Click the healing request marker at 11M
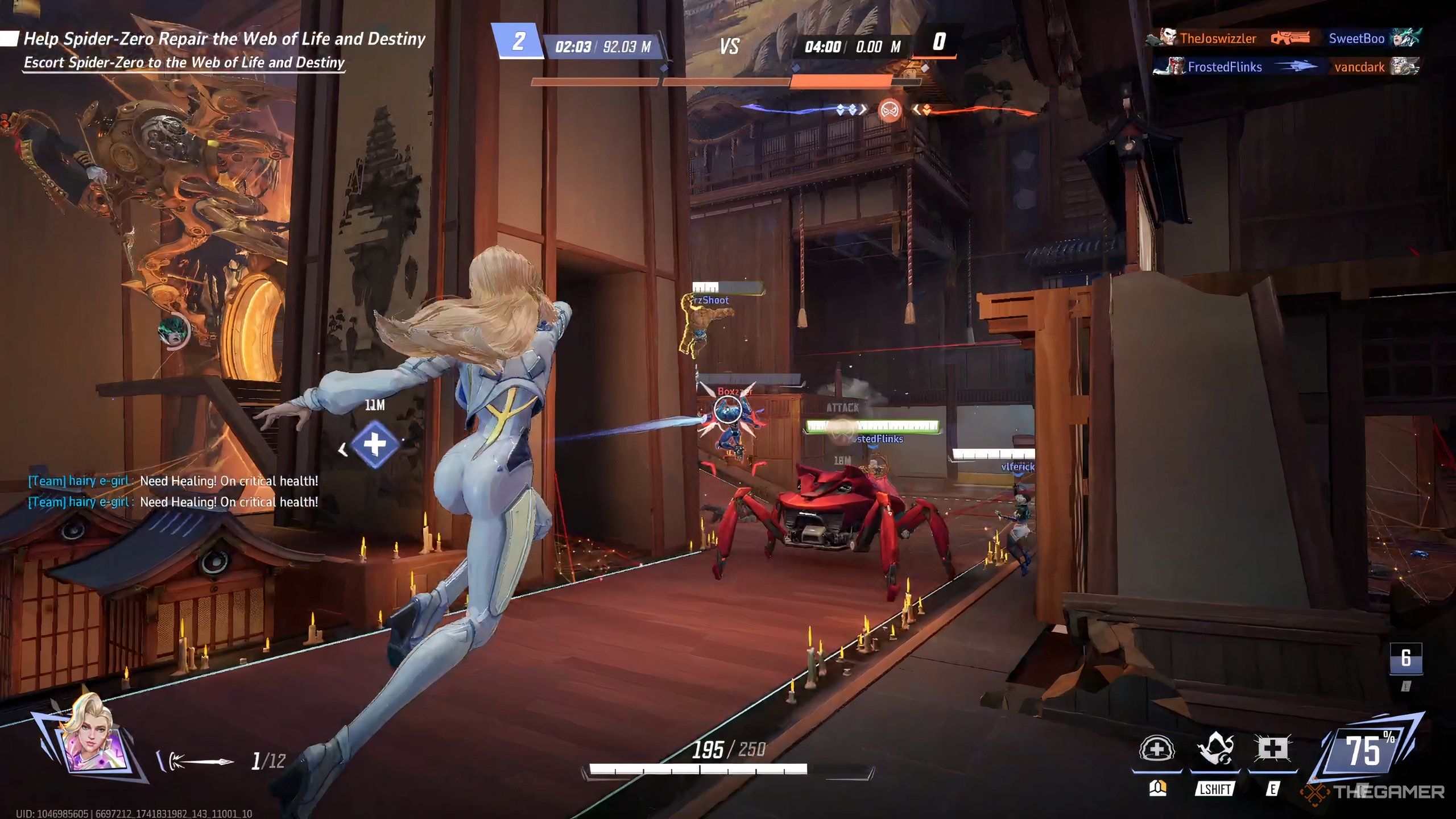The width and height of the screenshot is (1456, 819). click(x=375, y=444)
